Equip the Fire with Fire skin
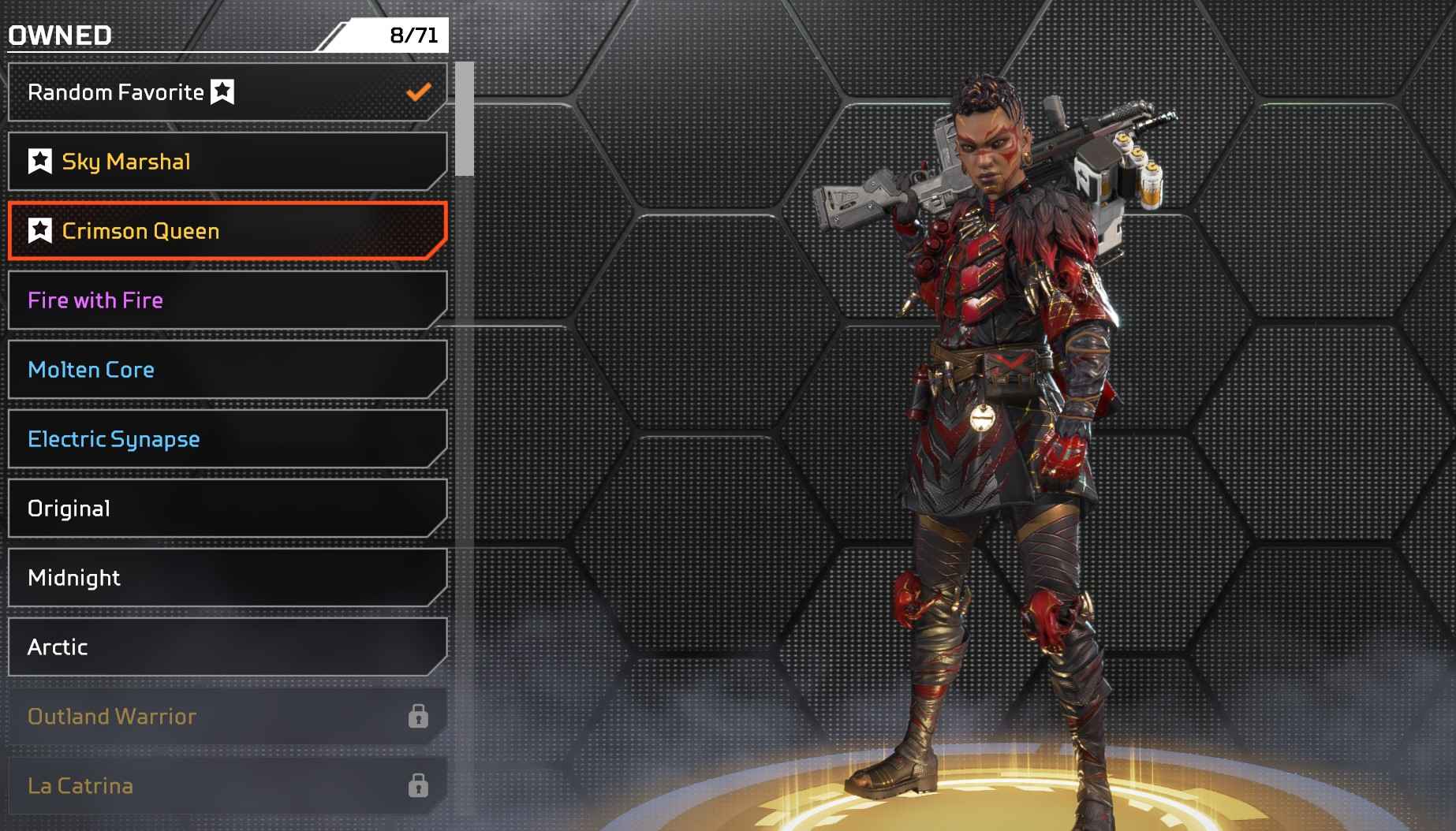 227,300
